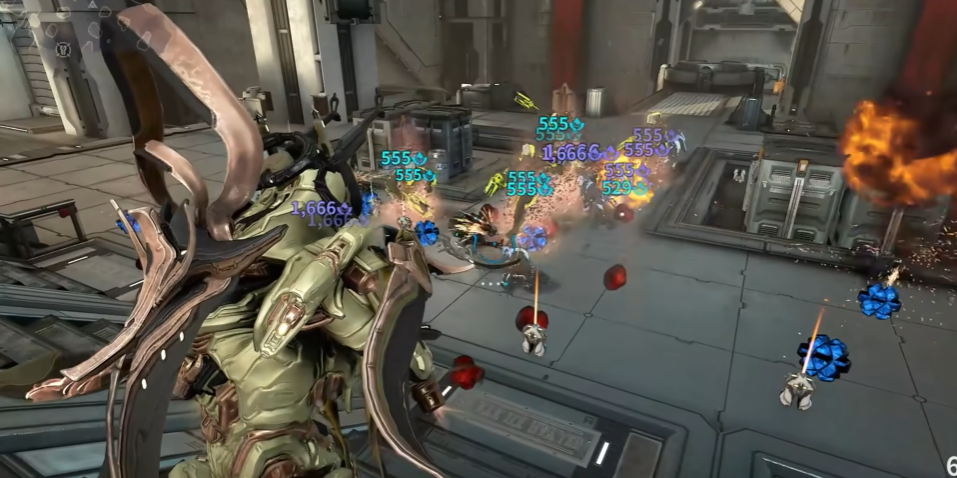Select the circular objective marker on minimap
Screen dimensions: 957x478
click(64, 47)
